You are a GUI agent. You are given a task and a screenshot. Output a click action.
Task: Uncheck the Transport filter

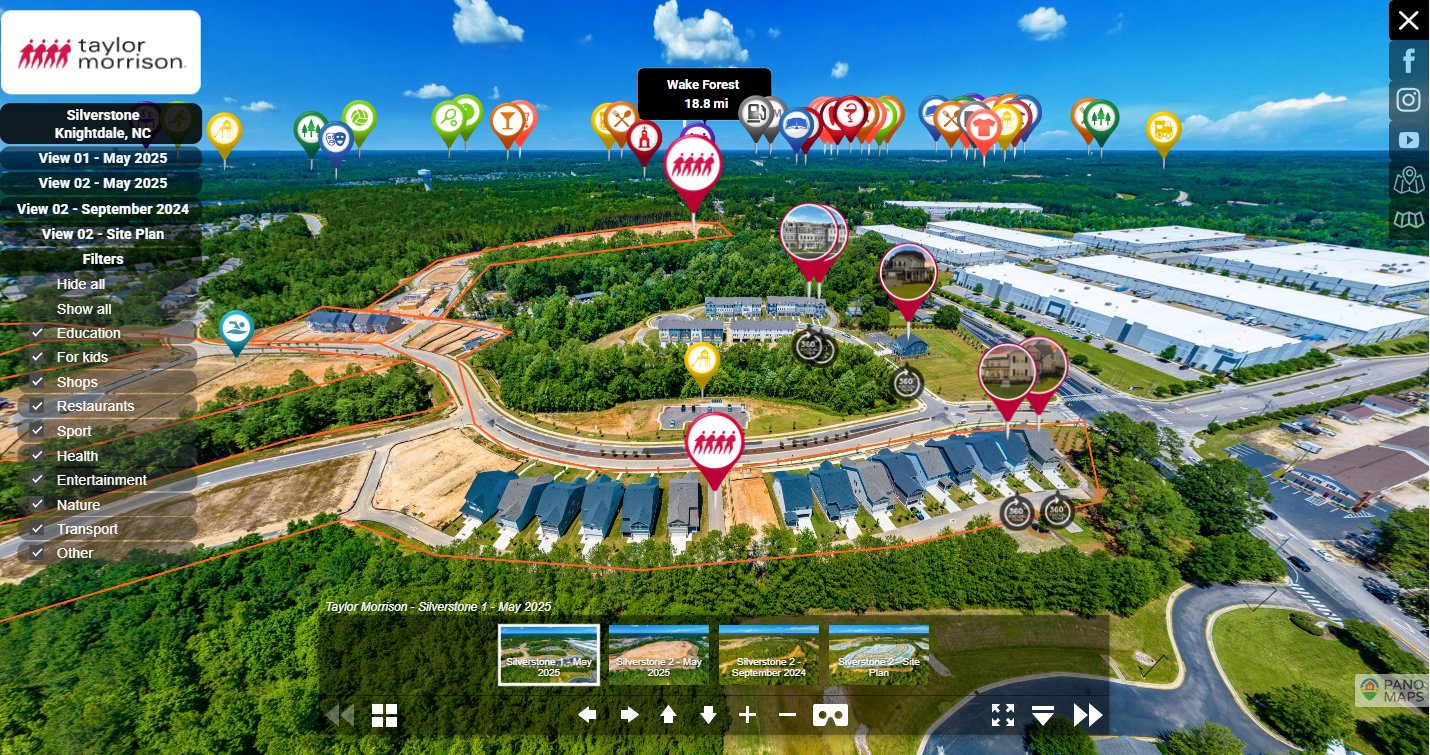click(x=37, y=529)
